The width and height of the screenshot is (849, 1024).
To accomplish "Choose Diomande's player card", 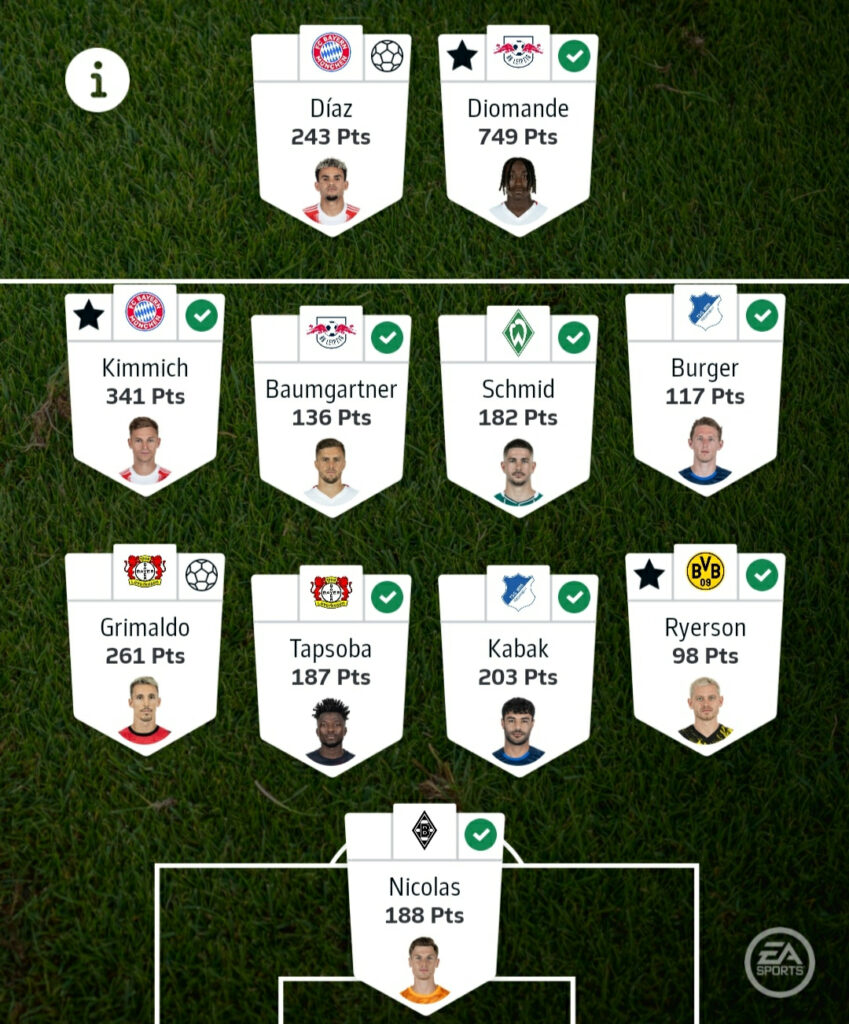I will coord(518,130).
